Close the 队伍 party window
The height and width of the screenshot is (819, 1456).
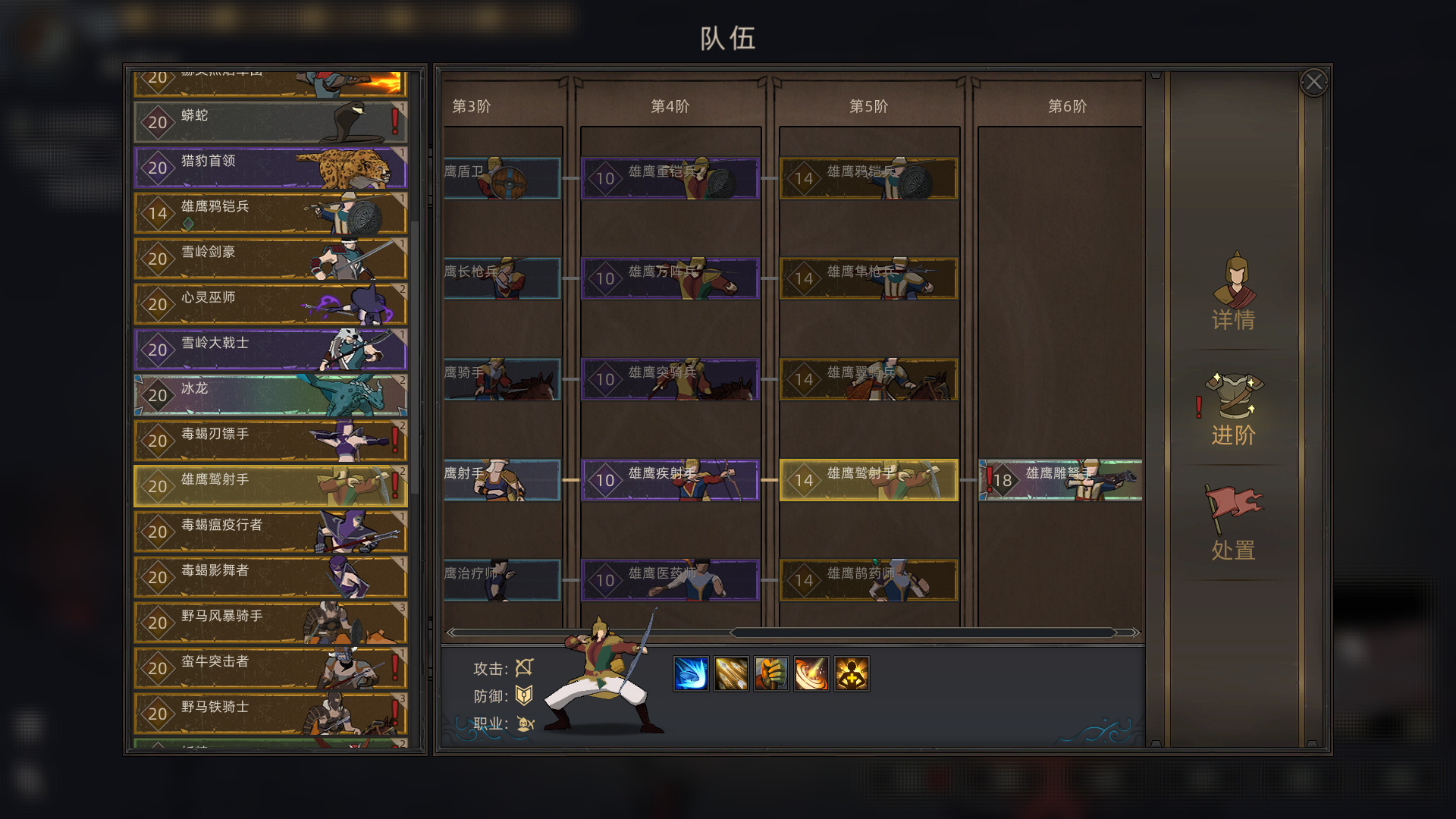[1315, 81]
